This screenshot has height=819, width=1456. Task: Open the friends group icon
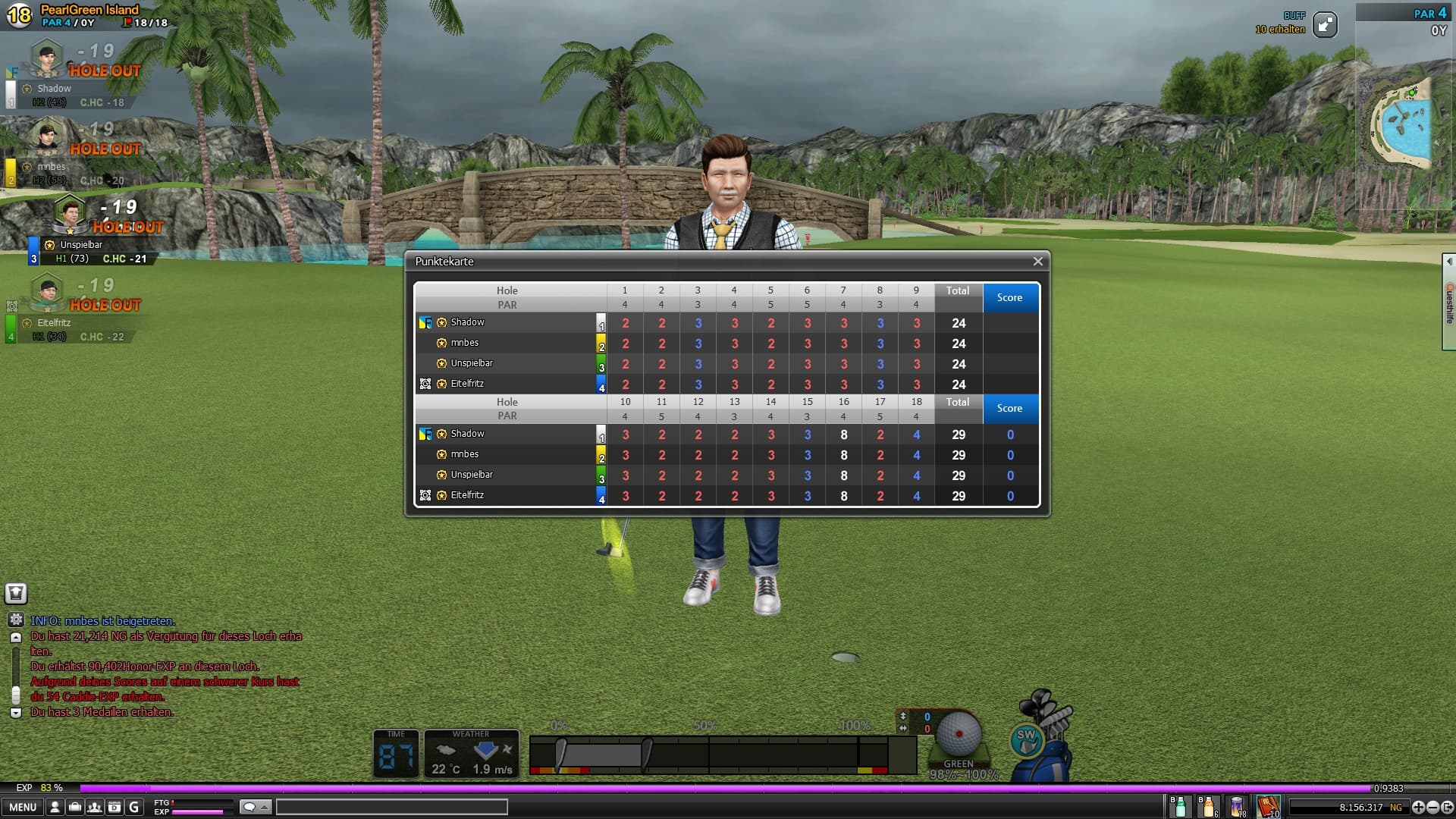(94, 807)
